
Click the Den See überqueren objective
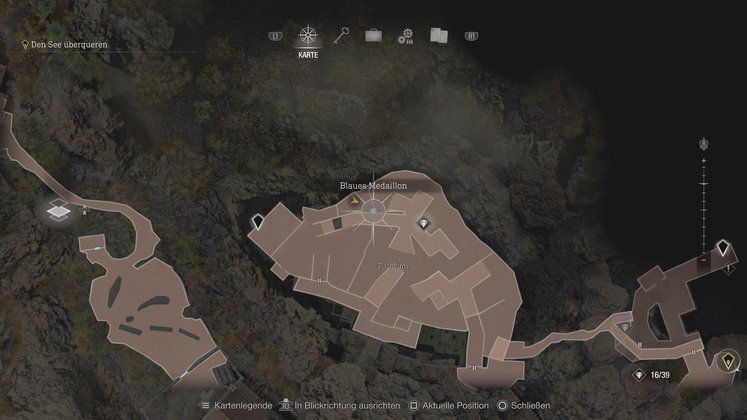coord(65,45)
